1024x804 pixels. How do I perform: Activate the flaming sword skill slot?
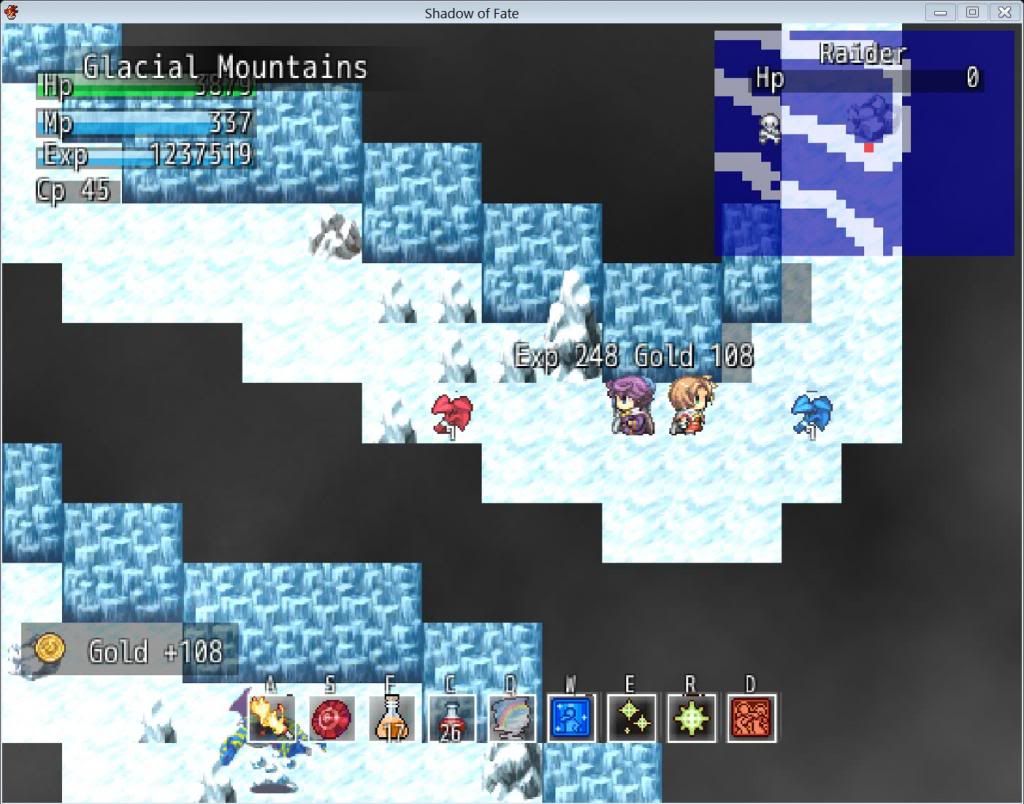point(271,718)
